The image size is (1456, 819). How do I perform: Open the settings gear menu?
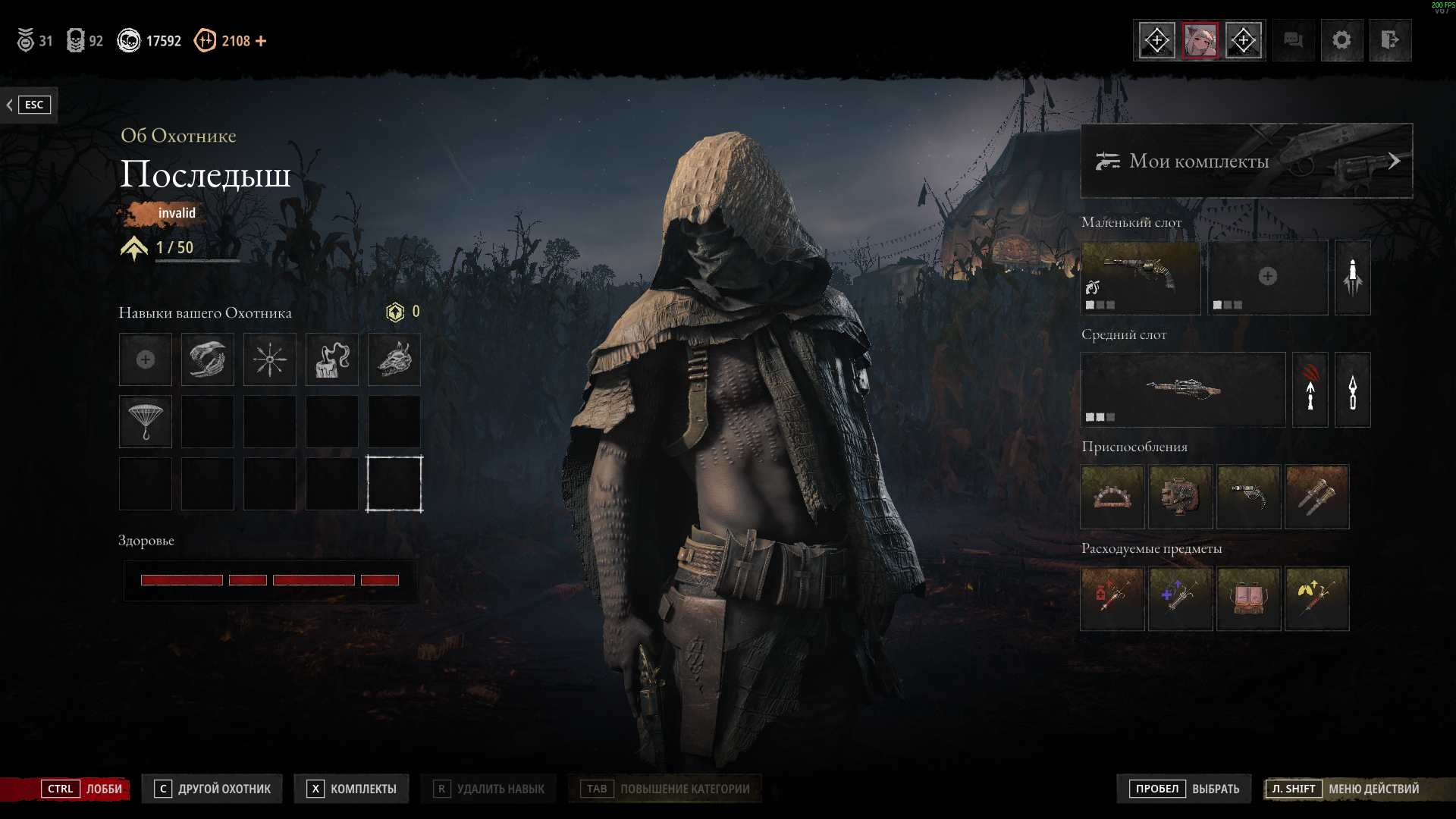(x=1341, y=40)
